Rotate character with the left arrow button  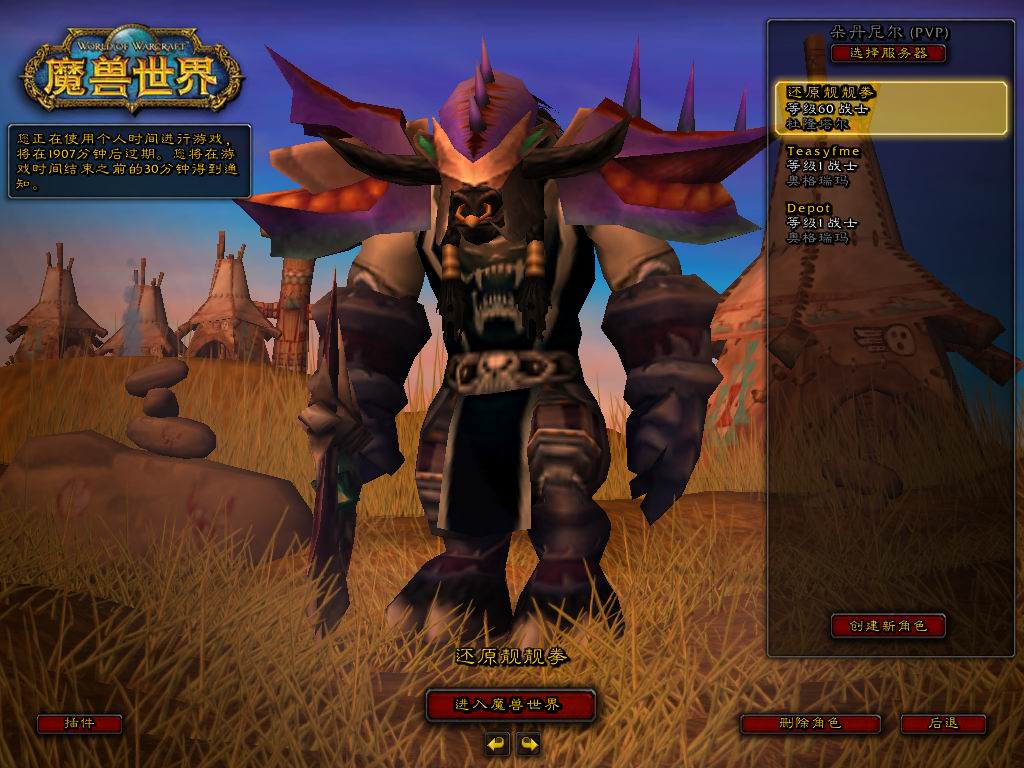tap(497, 743)
